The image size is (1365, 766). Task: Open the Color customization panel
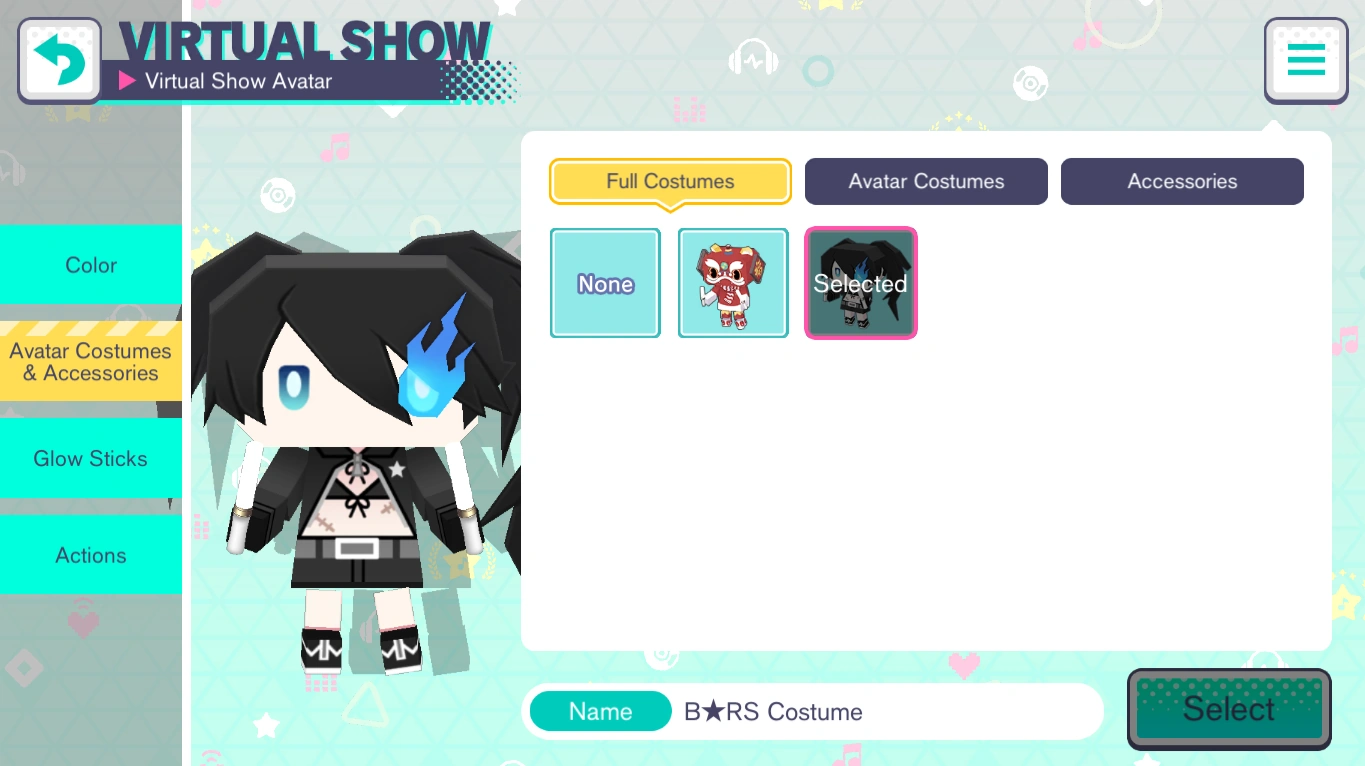click(x=90, y=265)
